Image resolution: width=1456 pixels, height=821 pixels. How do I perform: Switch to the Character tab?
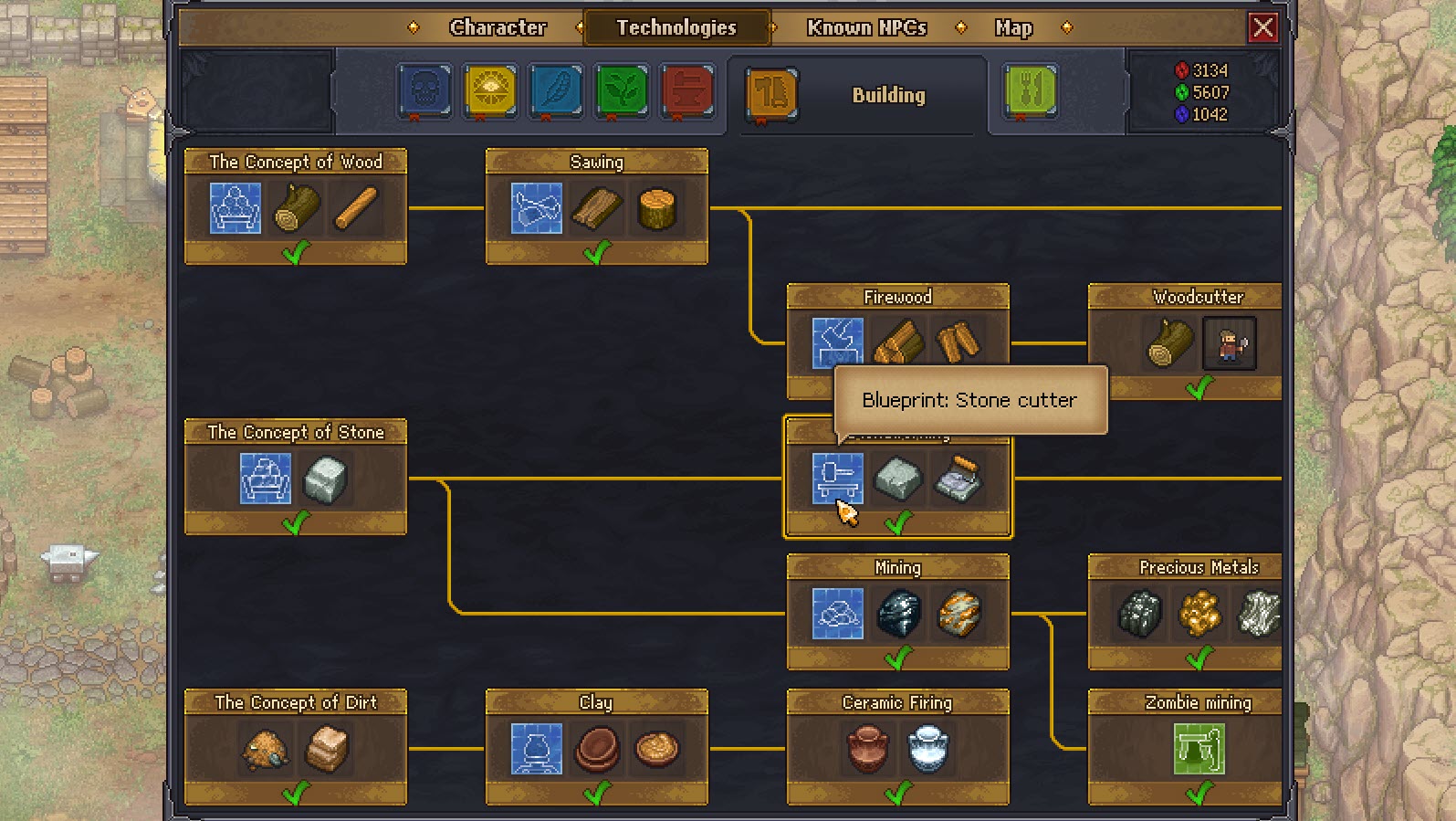[498, 27]
